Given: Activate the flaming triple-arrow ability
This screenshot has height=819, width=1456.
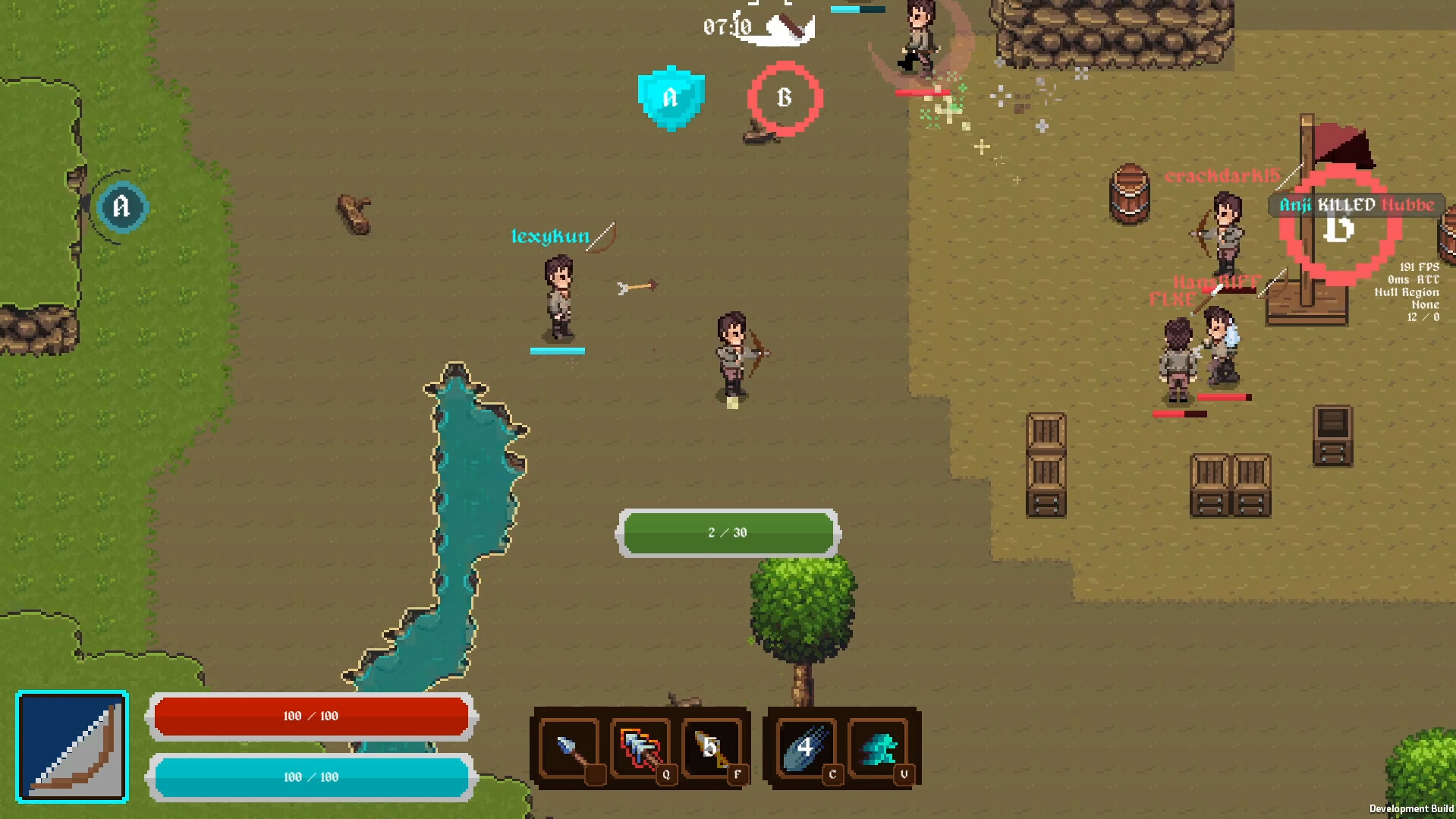Looking at the screenshot, I should [641, 748].
